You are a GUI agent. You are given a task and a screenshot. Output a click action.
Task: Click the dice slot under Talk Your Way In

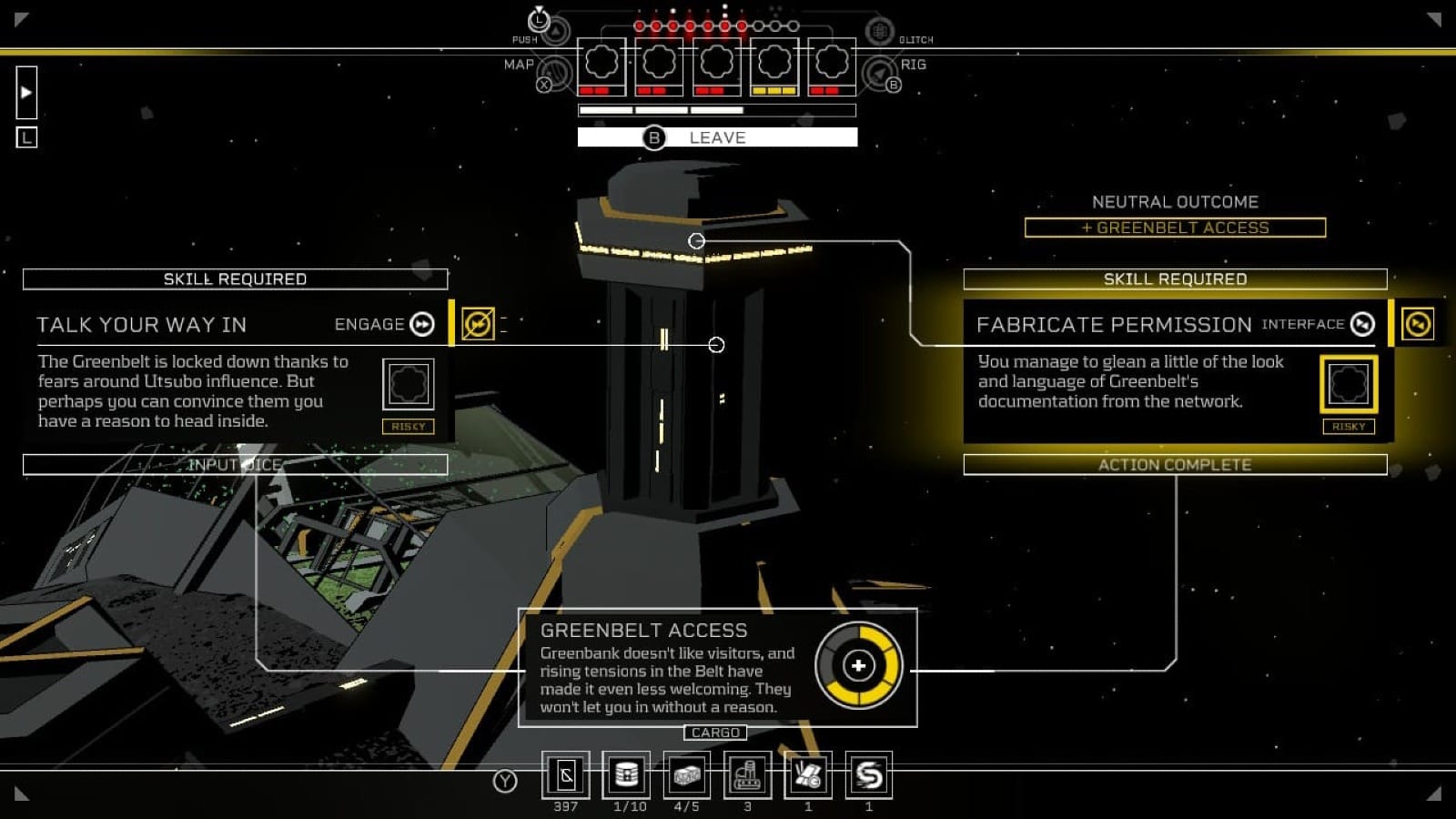point(408,384)
